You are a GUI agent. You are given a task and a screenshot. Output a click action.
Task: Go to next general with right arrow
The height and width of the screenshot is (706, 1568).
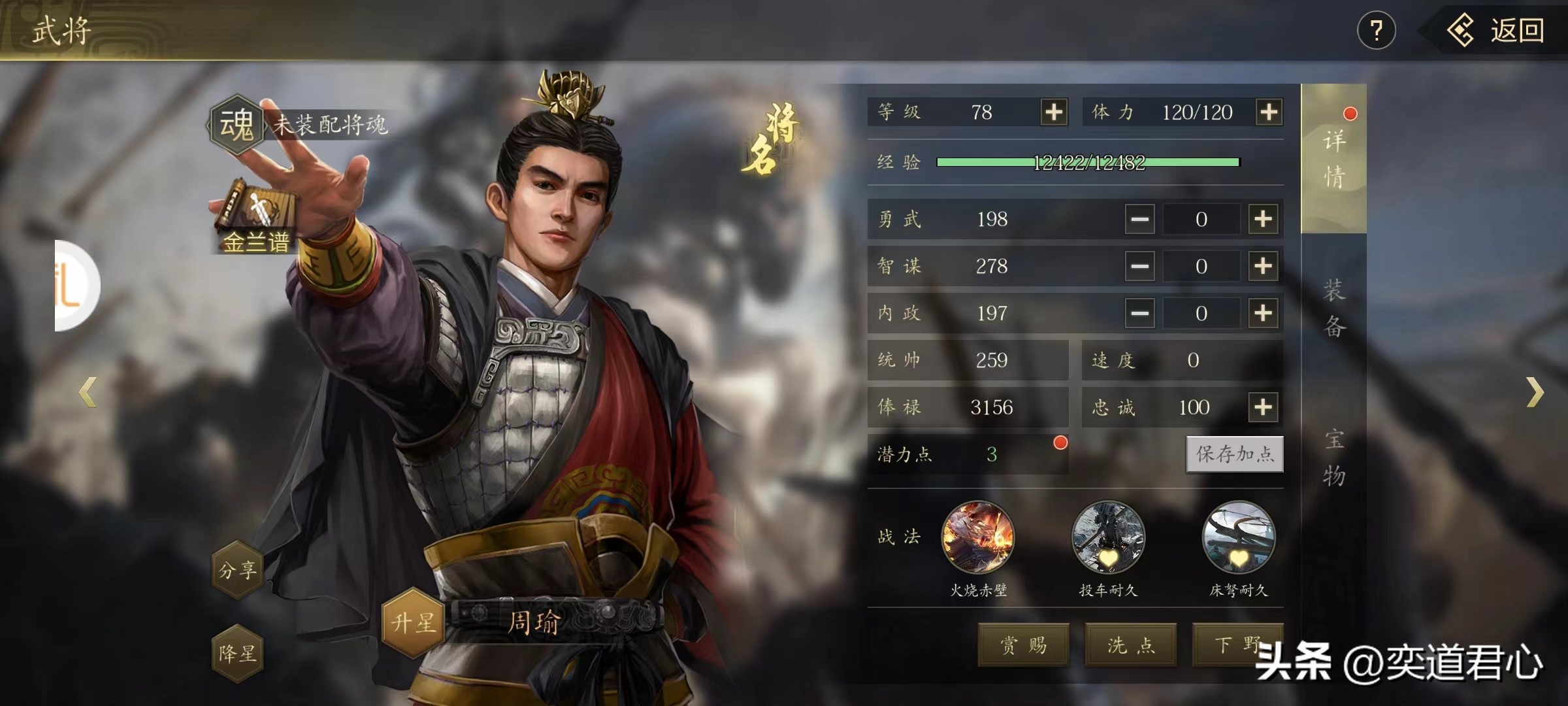(x=1535, y=392)
